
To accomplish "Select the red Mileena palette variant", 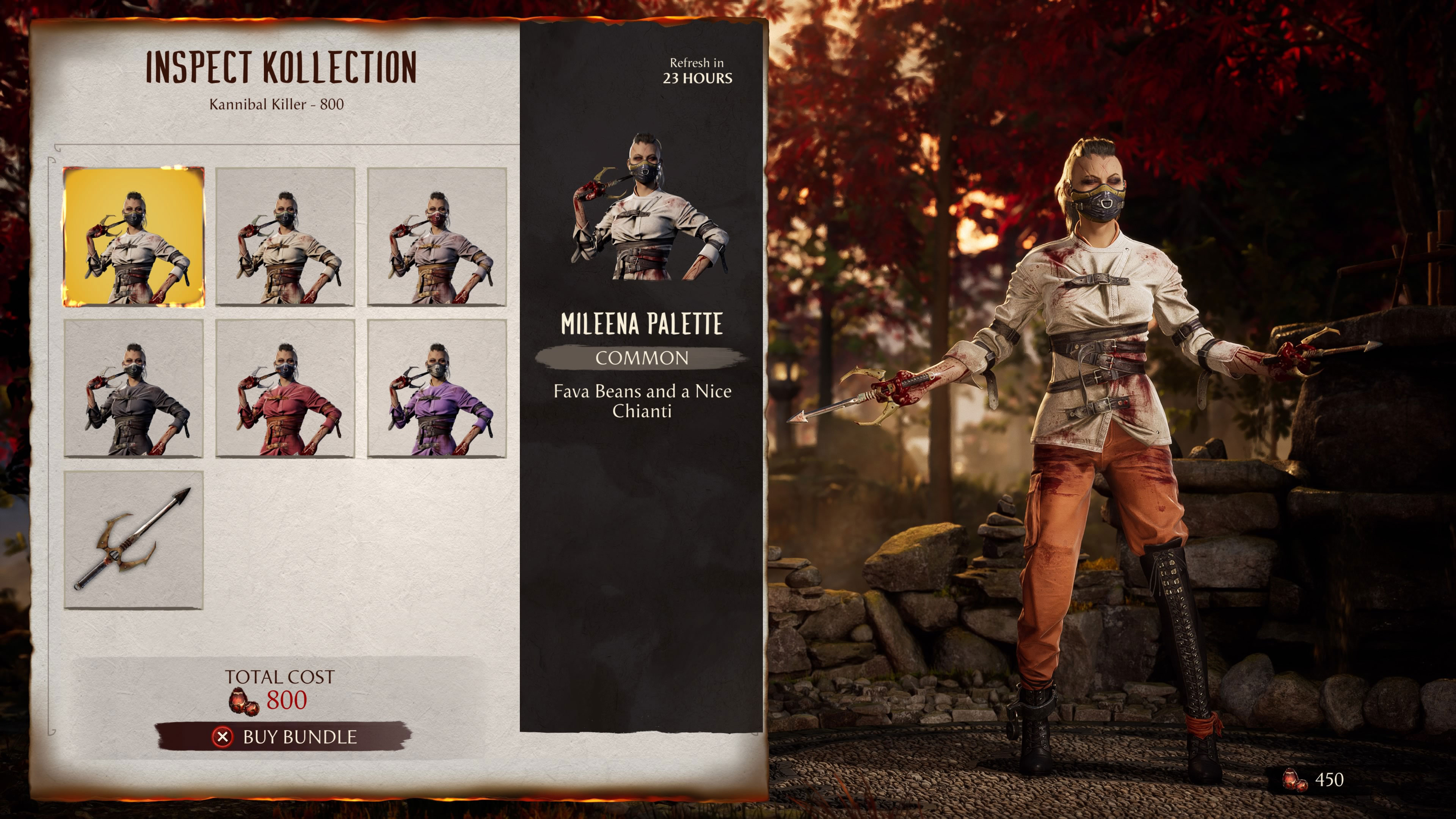I will [287, 388].
